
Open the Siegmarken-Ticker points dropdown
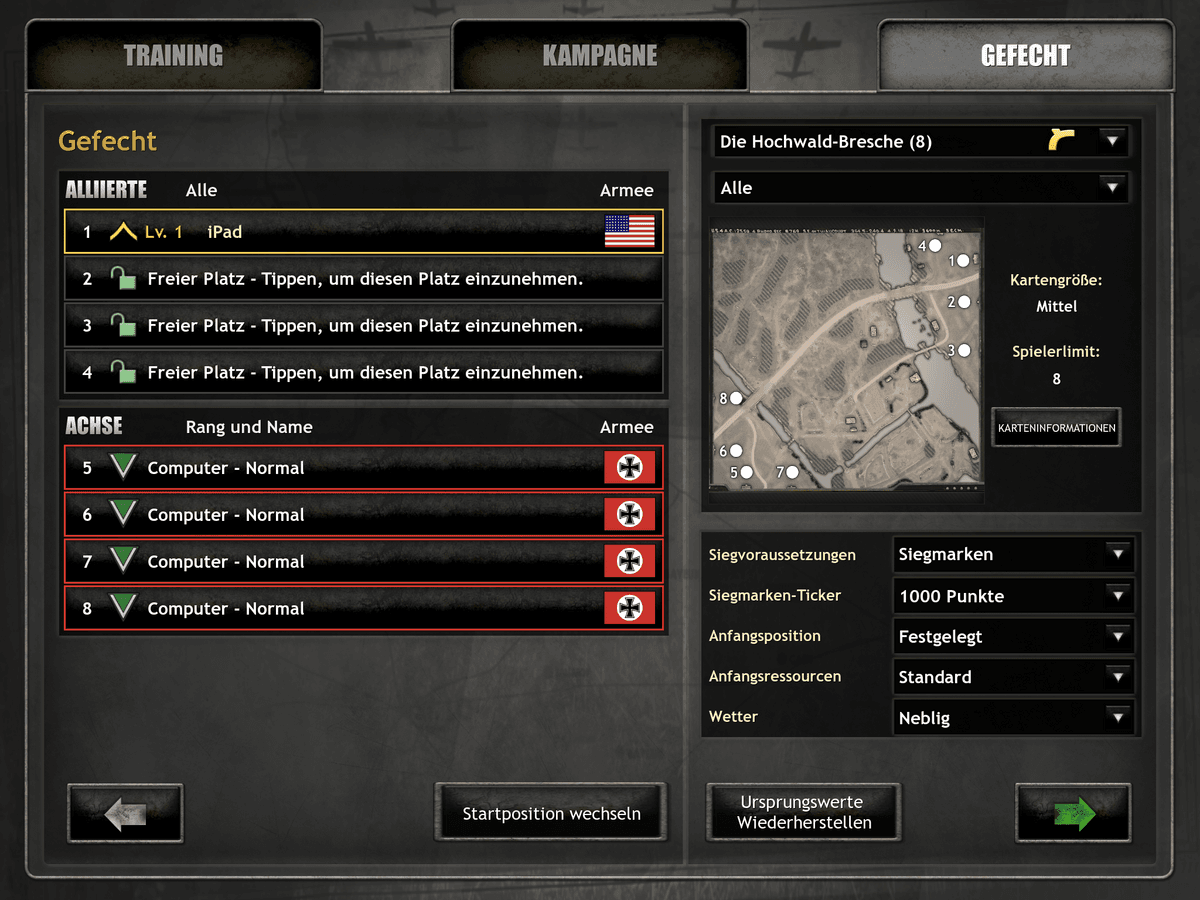1013,596
